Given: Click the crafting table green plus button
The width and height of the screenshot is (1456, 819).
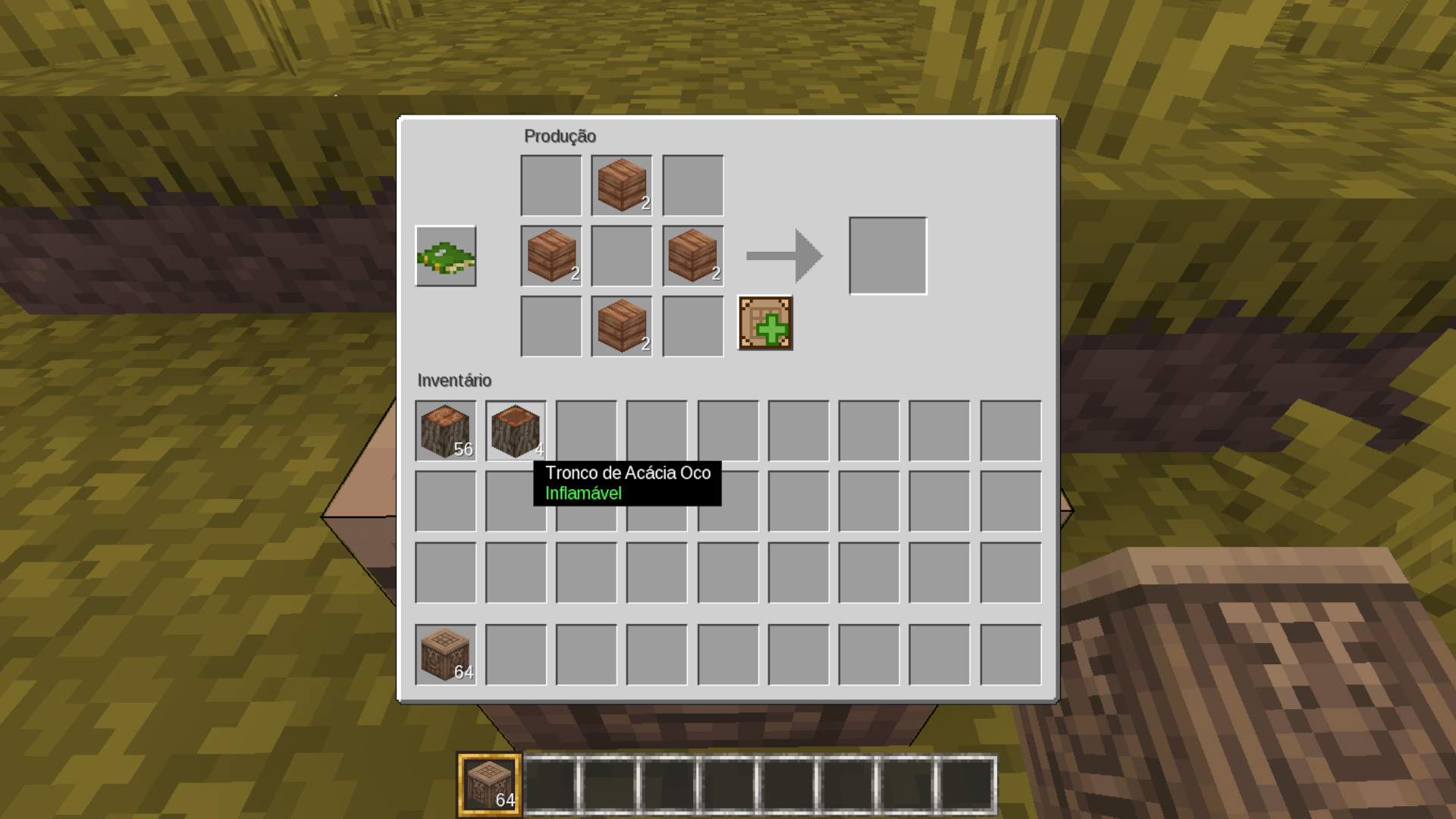Looking at the screenshot, I should [x=765, y=324].
